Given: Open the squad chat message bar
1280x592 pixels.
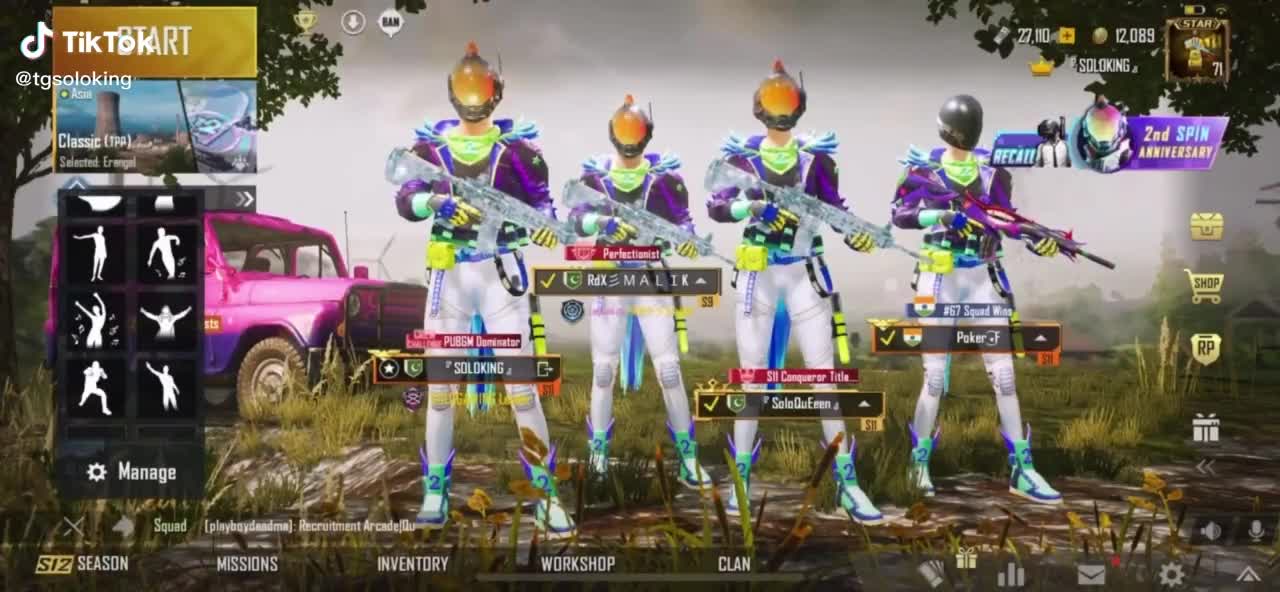Looking at the screenshot, I should click(x=300, y=526).
